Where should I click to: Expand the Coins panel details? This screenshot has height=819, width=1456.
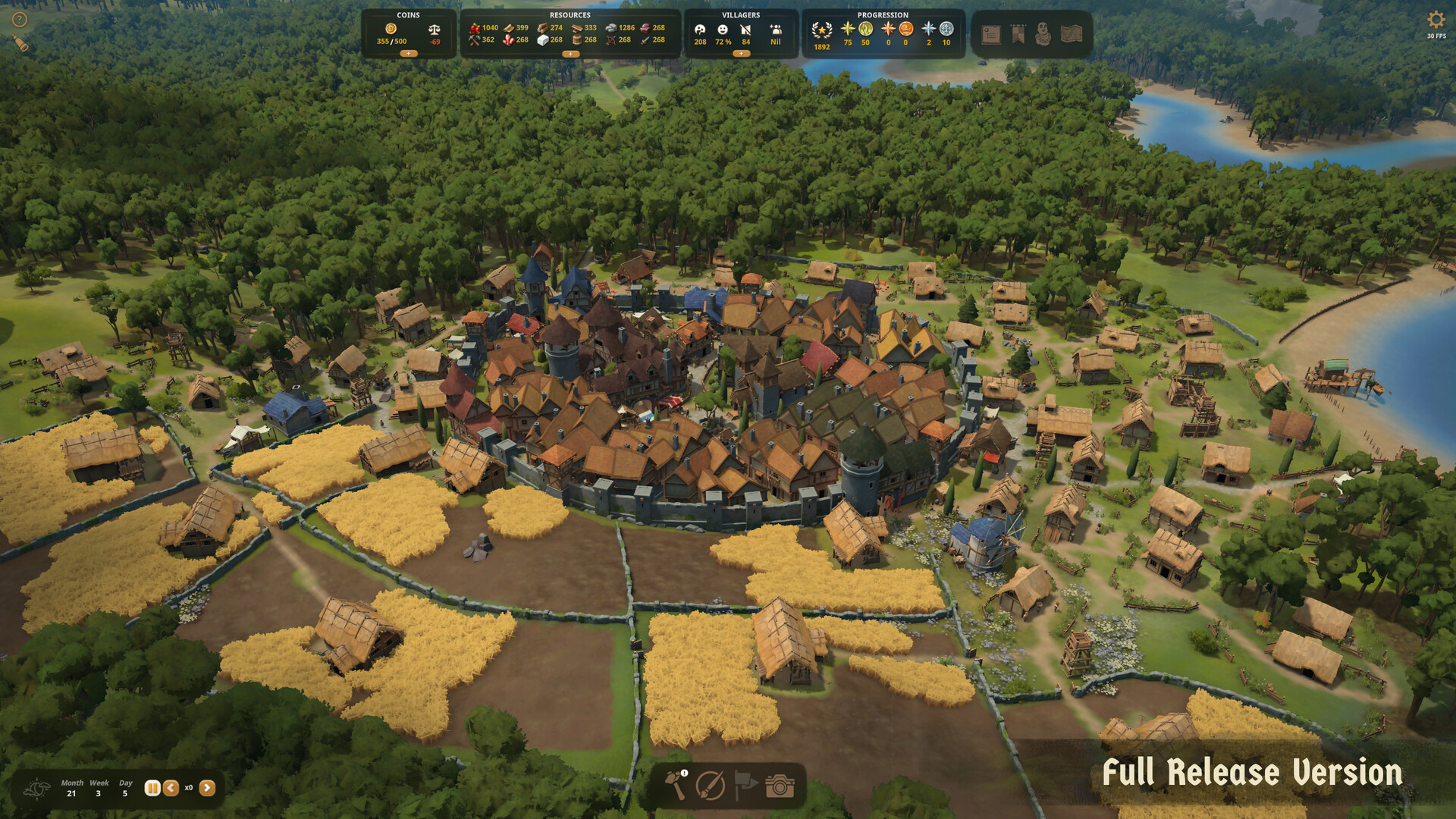tap(408, 55)
